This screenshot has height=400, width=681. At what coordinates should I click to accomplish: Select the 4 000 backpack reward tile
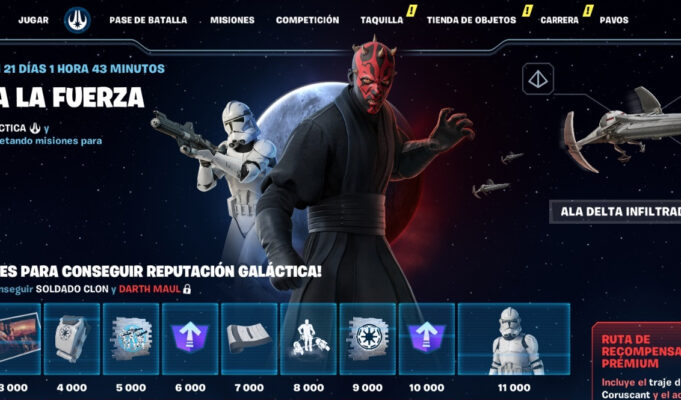pyautogui.click(x=72, y=339)
